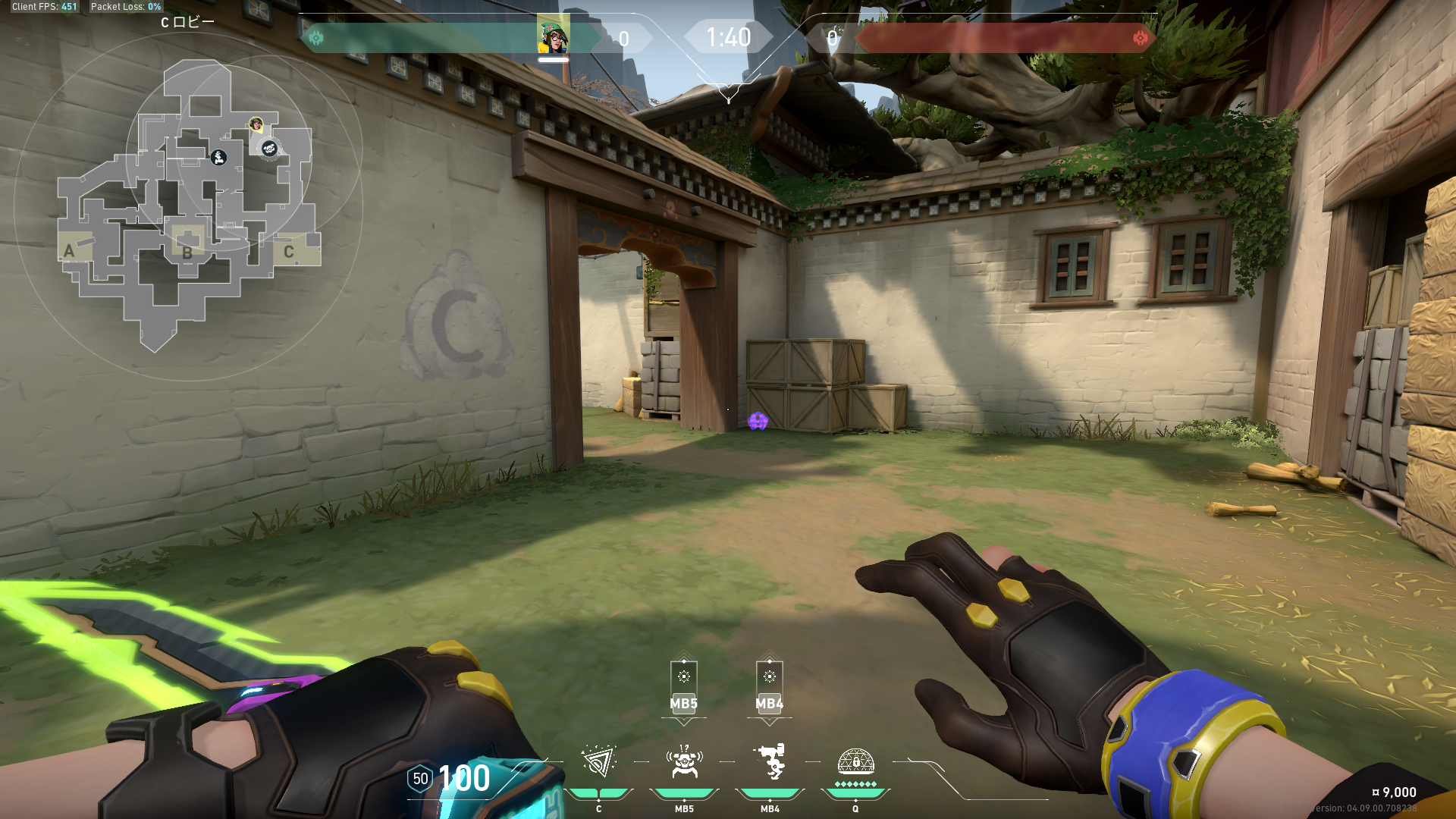
Task: Click Killjoy's player marker on the minimap
Action: [256, 124]
